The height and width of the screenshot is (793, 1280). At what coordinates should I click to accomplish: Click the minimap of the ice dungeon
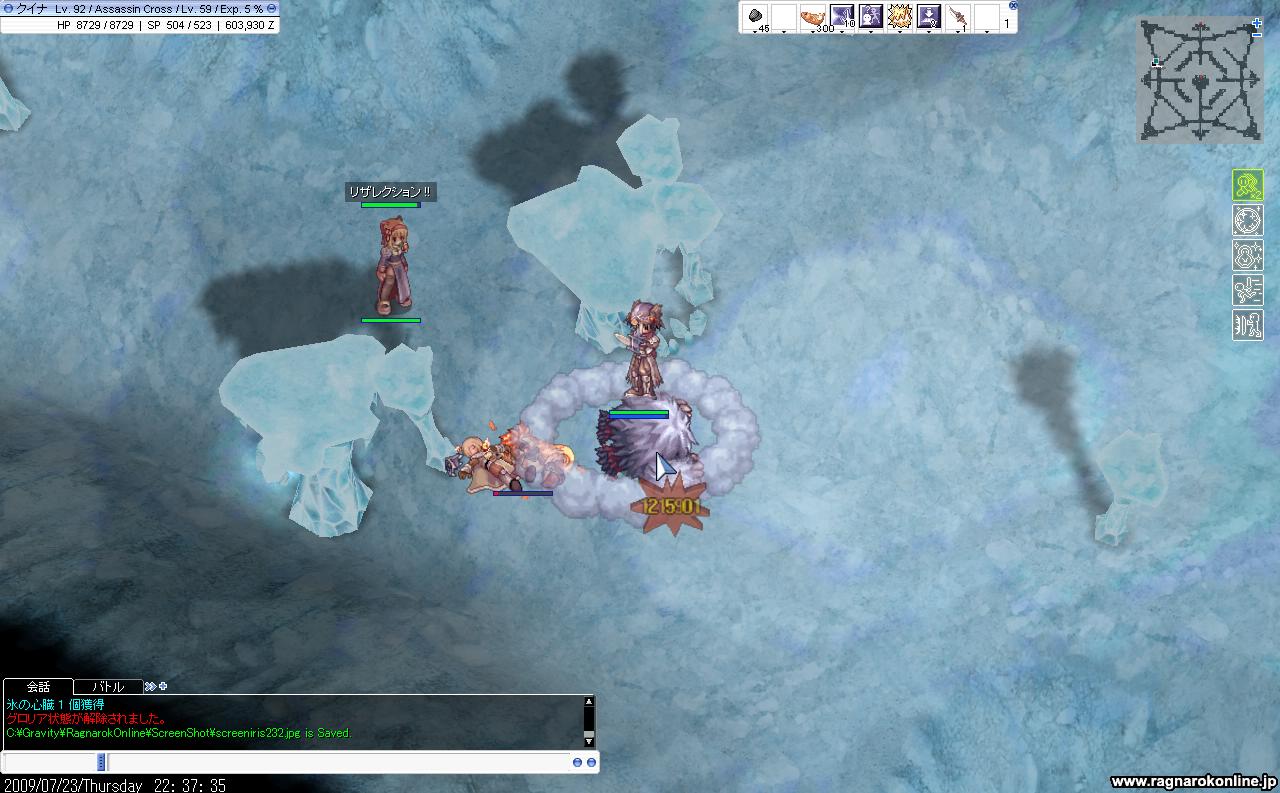click(x=1199, y=82)
